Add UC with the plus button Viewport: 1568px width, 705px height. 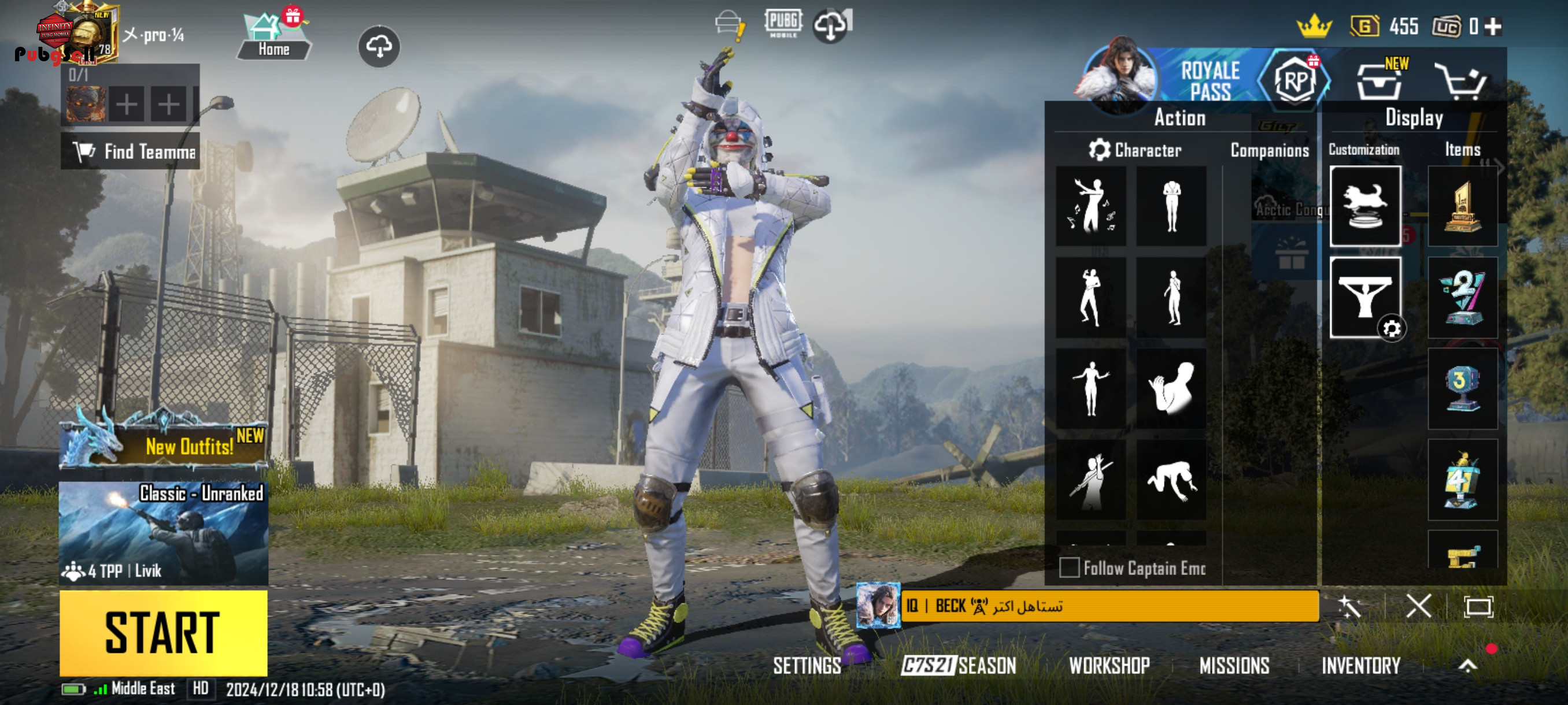pyautogui.click(x=1493, y=26)
